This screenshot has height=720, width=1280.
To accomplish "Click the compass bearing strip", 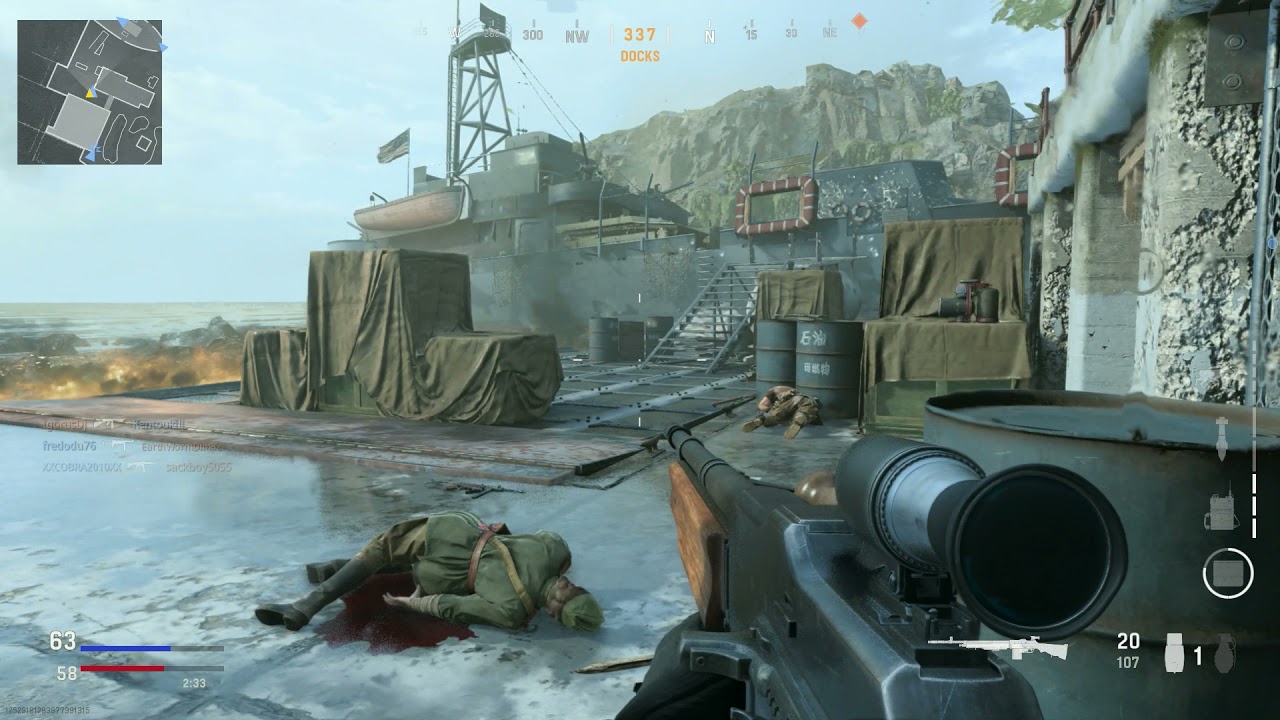I will tap(640, 35).
